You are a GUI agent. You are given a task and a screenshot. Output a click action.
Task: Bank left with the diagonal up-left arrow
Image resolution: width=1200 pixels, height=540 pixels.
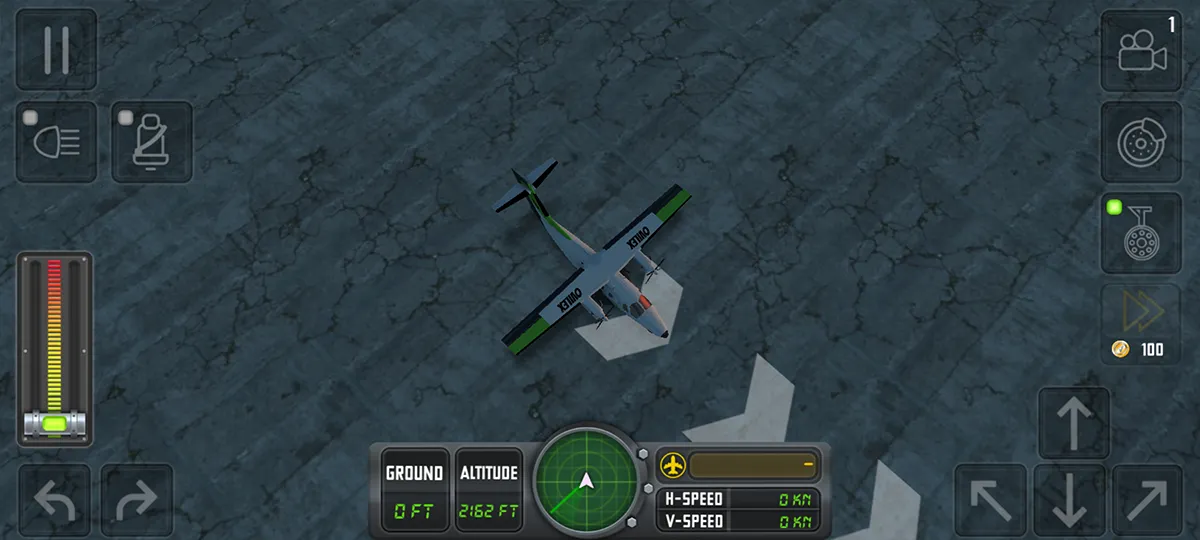(x=991, y=499)
